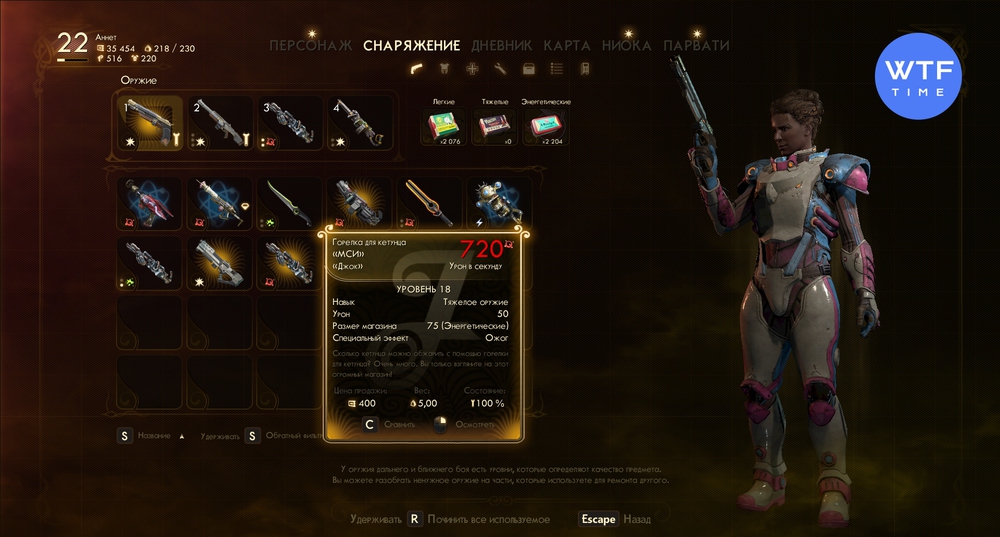Open the Карта map tab

[x=567, y=46]
